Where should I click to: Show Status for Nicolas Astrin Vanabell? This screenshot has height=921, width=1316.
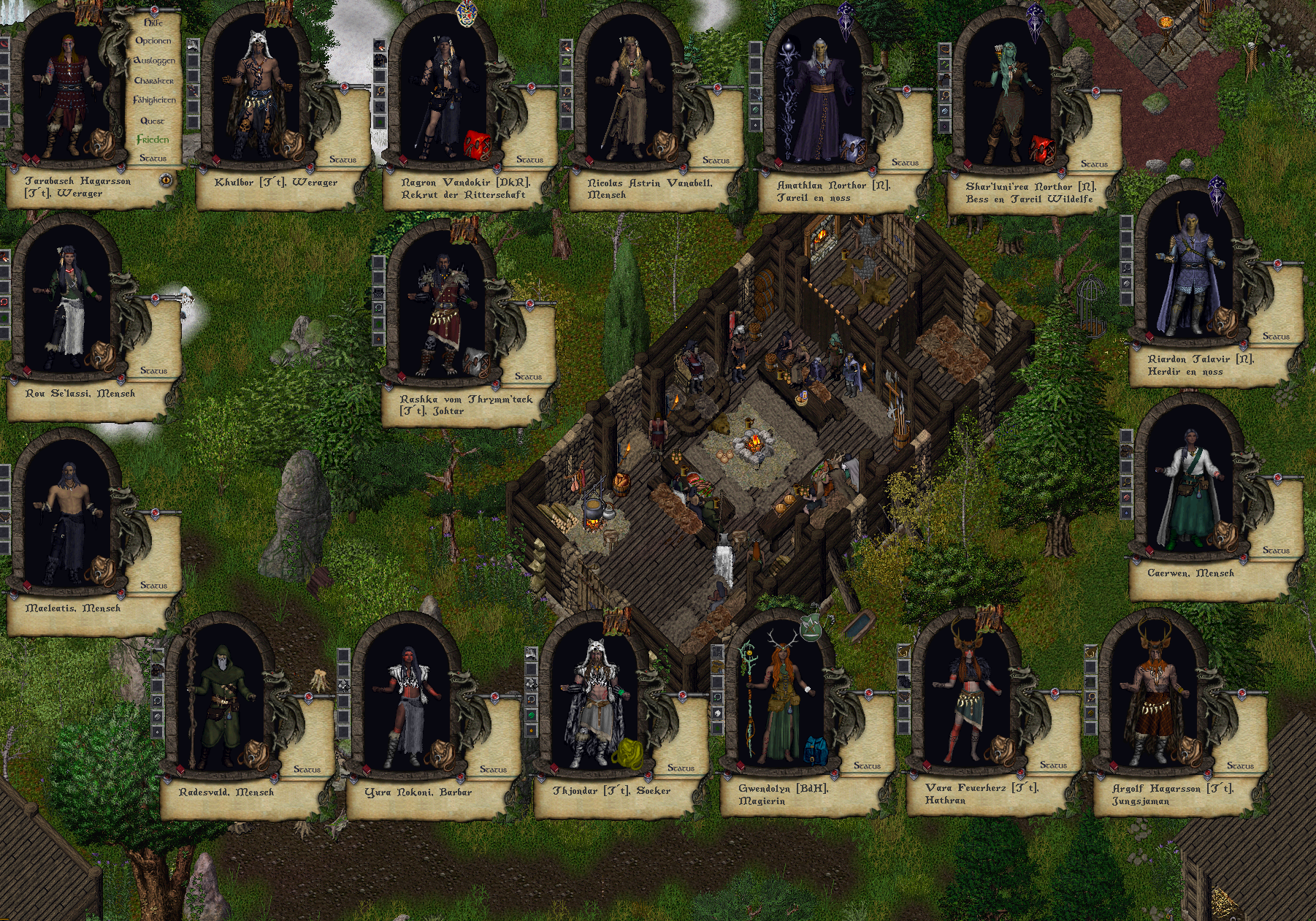716,160
